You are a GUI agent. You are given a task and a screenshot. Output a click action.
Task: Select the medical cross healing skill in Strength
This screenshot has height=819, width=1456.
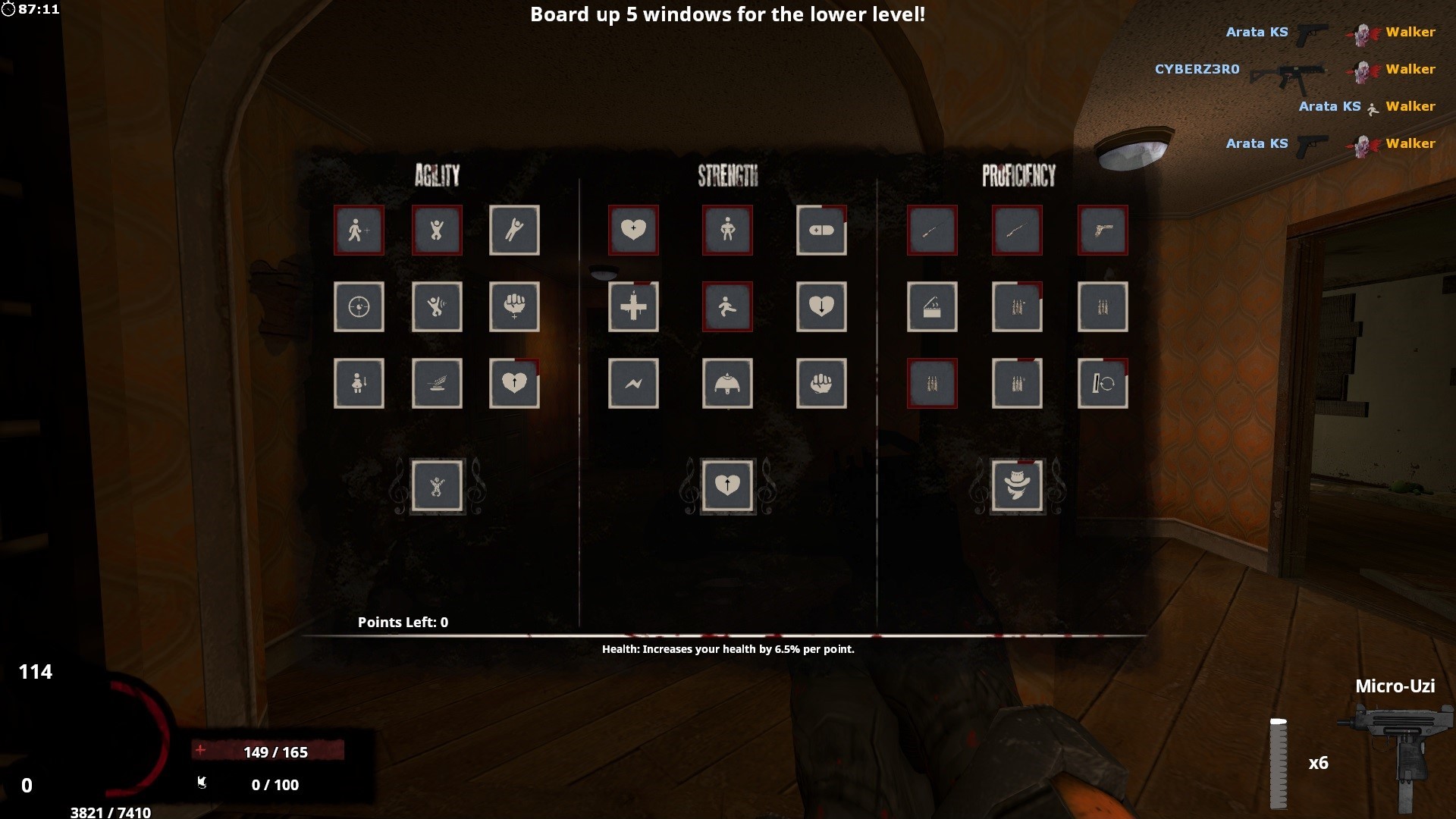click(633, 307)
